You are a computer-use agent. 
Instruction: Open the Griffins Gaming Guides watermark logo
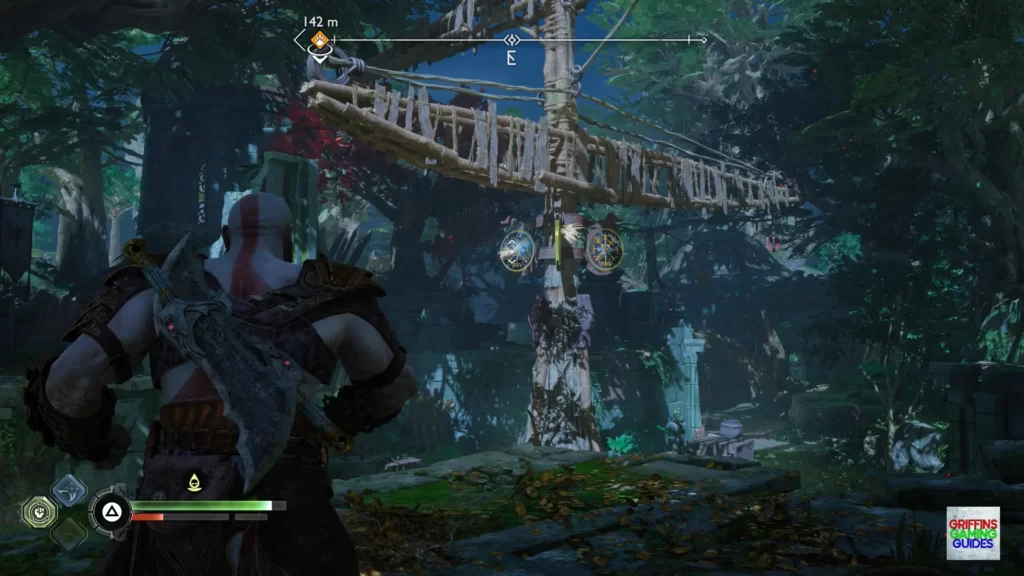972,533
